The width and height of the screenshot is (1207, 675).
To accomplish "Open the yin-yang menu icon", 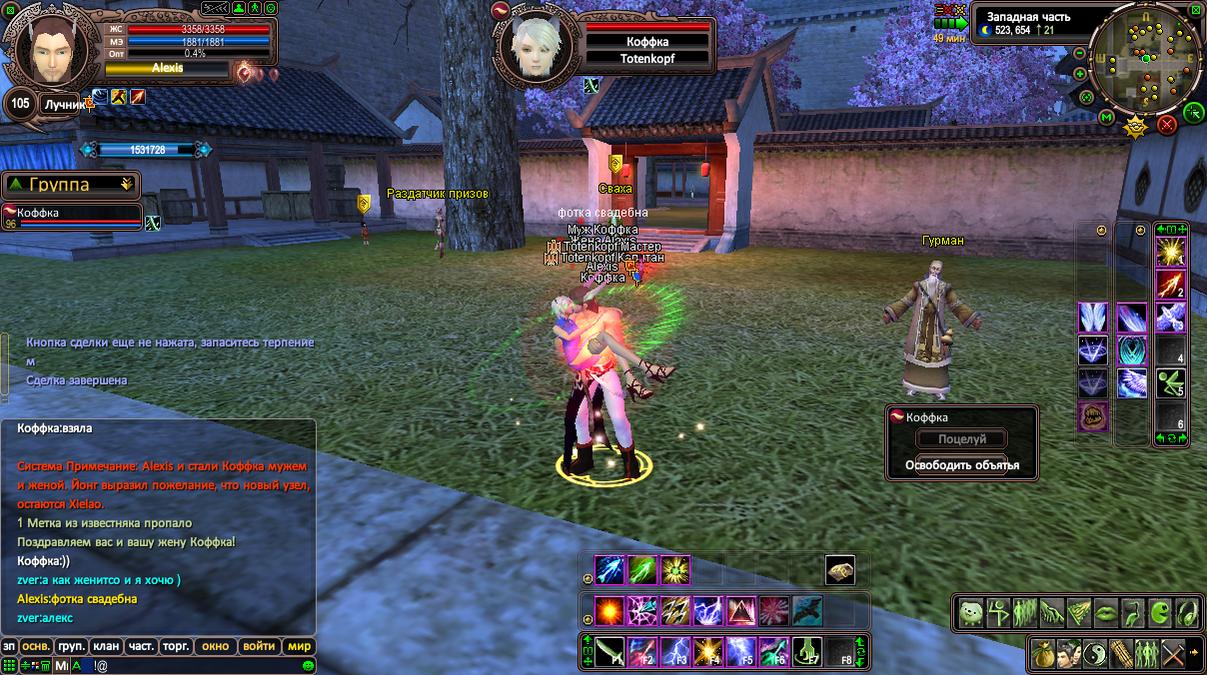I will (1095, 653).
